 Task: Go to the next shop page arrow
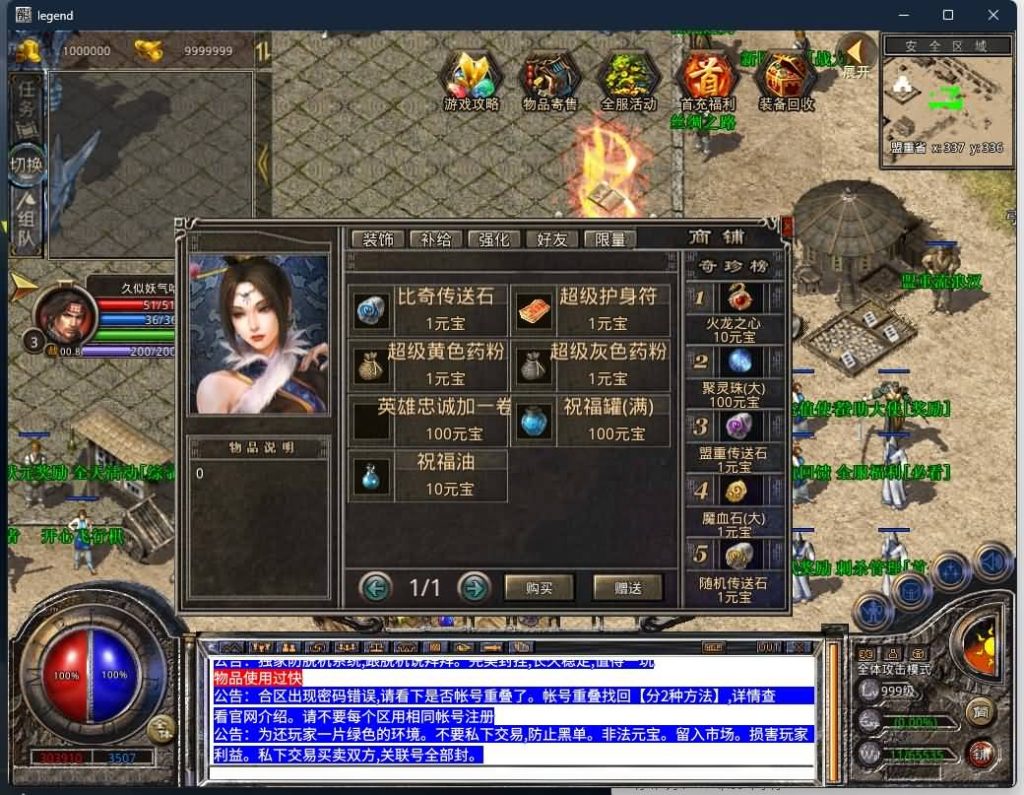(473, 587)
